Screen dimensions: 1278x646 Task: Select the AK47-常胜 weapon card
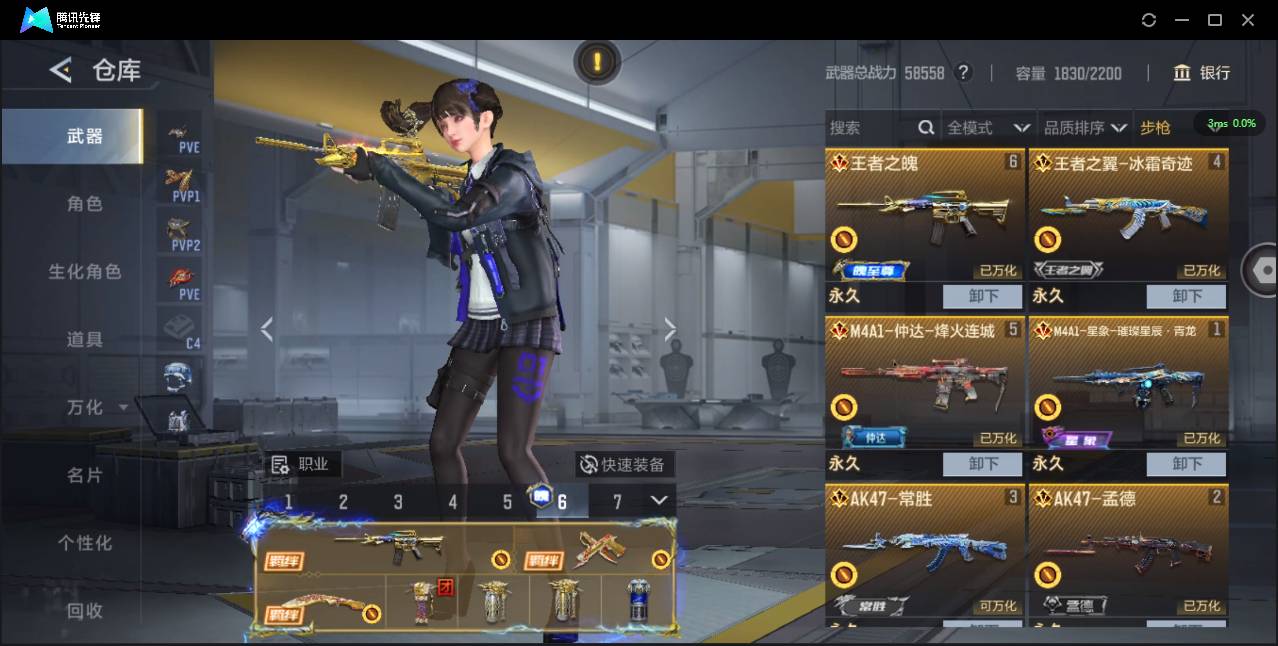click(925, 550)
